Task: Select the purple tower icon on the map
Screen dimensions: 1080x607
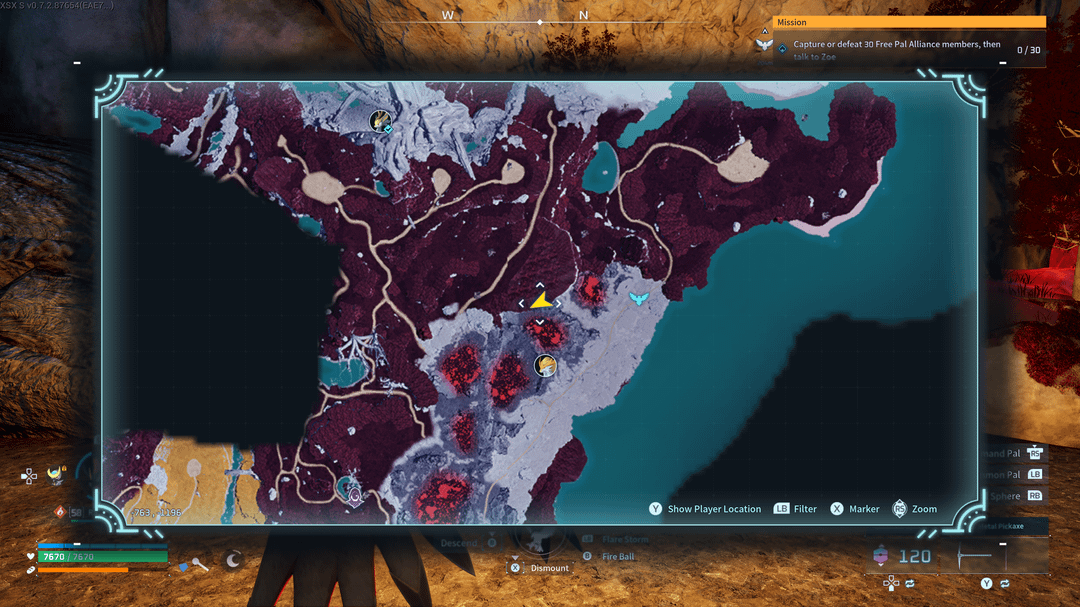Action: [352, 489]
